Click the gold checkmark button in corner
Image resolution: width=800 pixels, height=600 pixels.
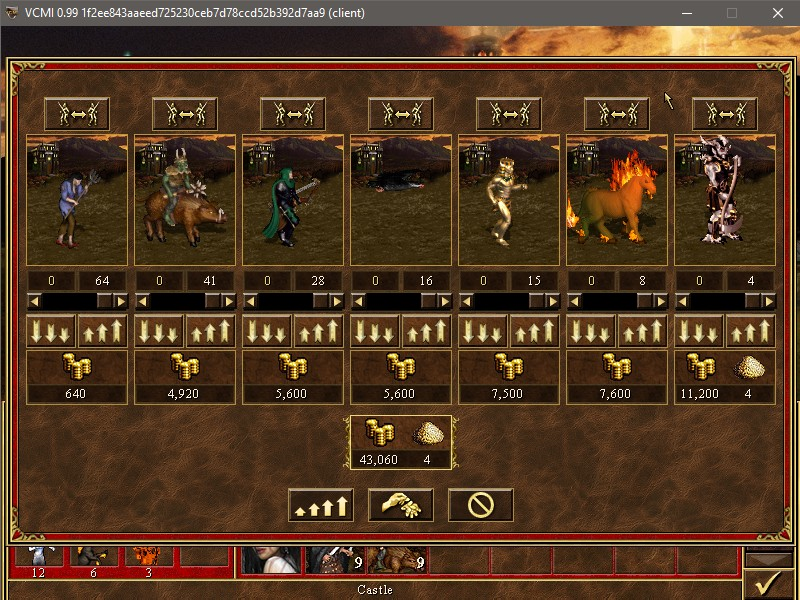(x=769, y=581)
